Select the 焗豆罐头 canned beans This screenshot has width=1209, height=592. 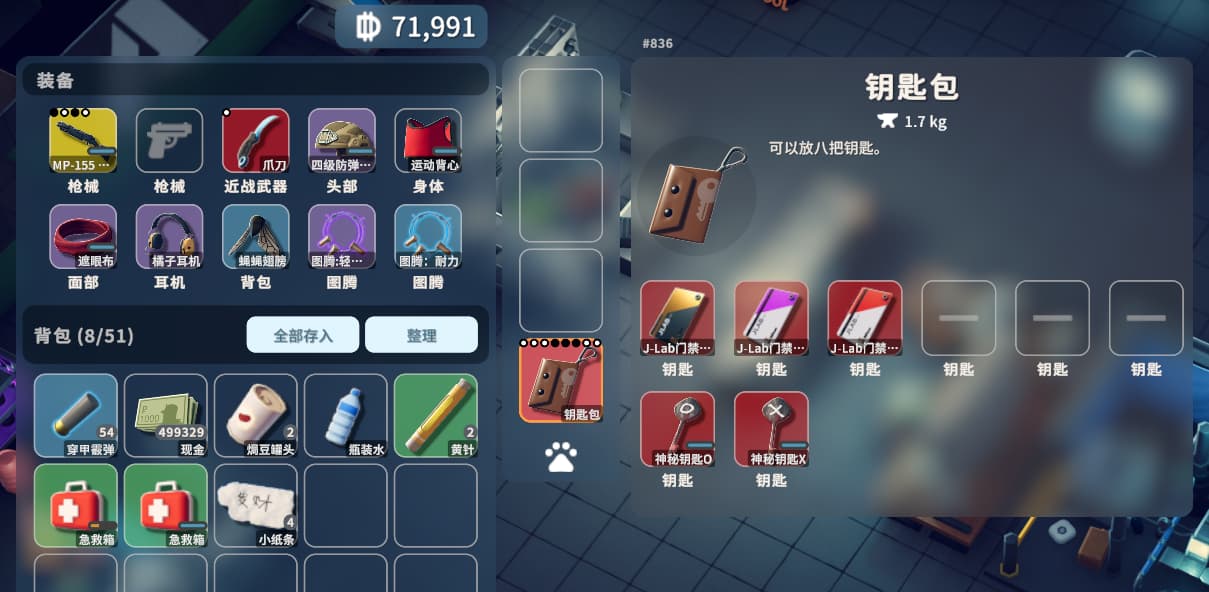click(255, 415)
